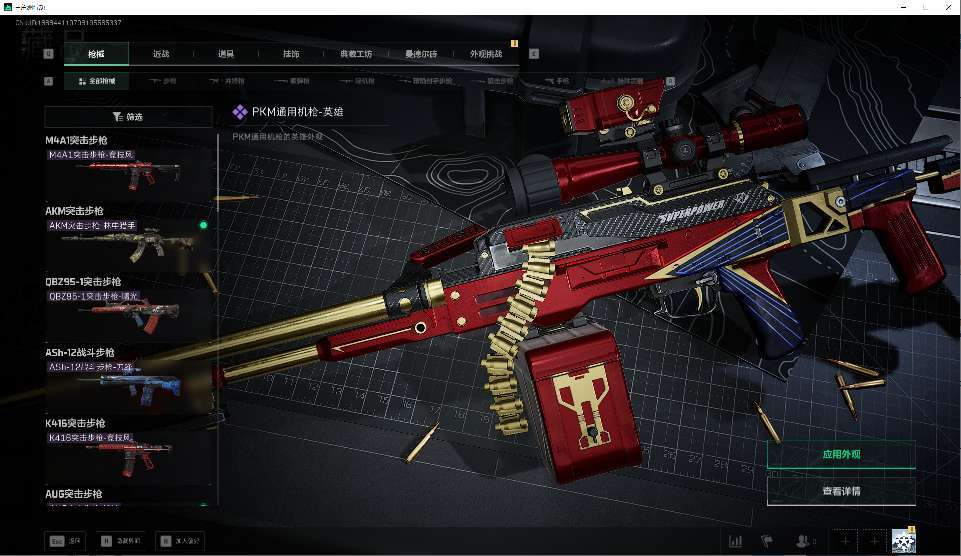The width and height of the screenshot is (961, 556).
Task: Open the bar chart stats icon
Action: coord(736,541)
